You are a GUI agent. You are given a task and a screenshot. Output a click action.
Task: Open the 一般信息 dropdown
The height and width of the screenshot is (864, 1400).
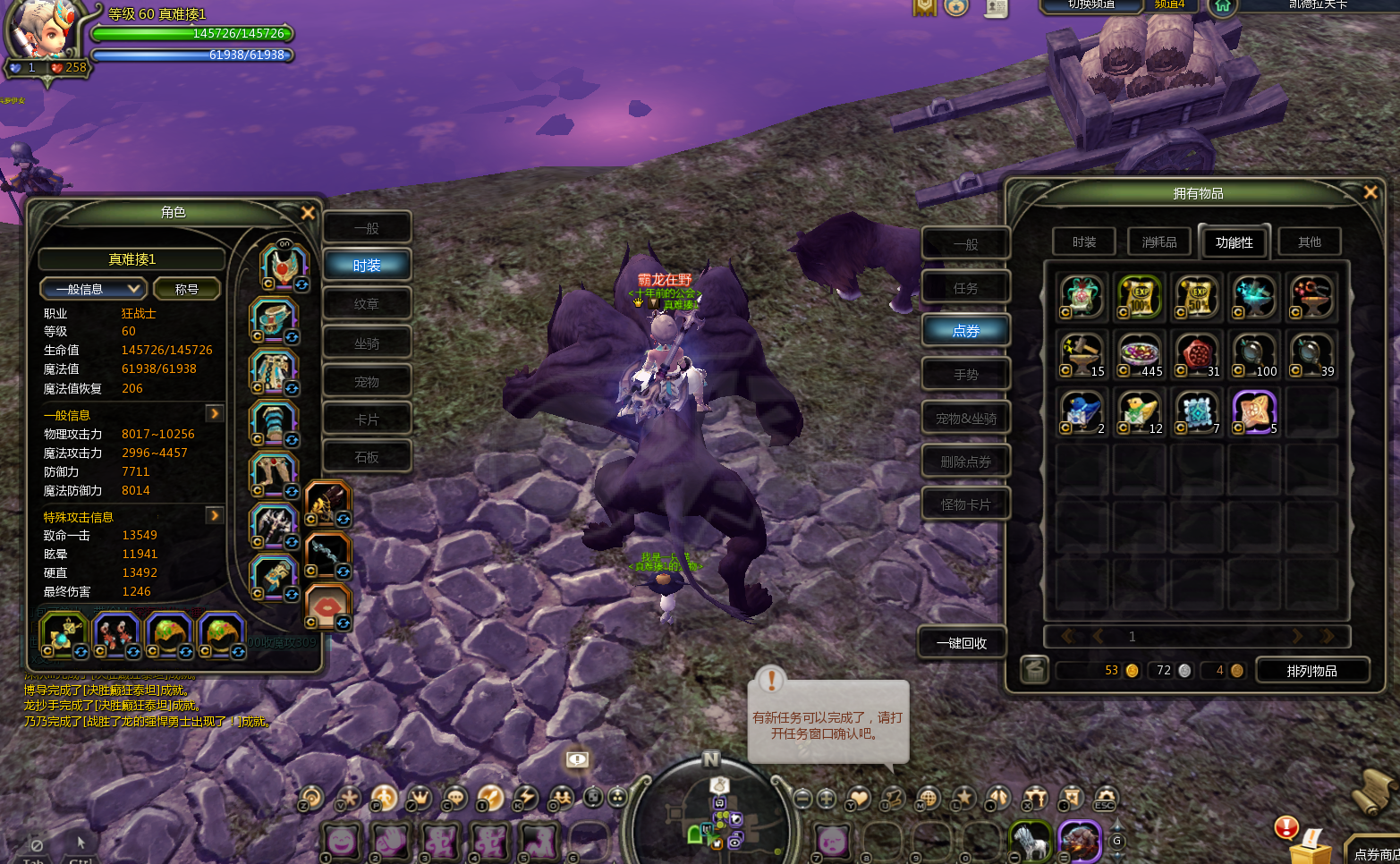pos(93,289)
